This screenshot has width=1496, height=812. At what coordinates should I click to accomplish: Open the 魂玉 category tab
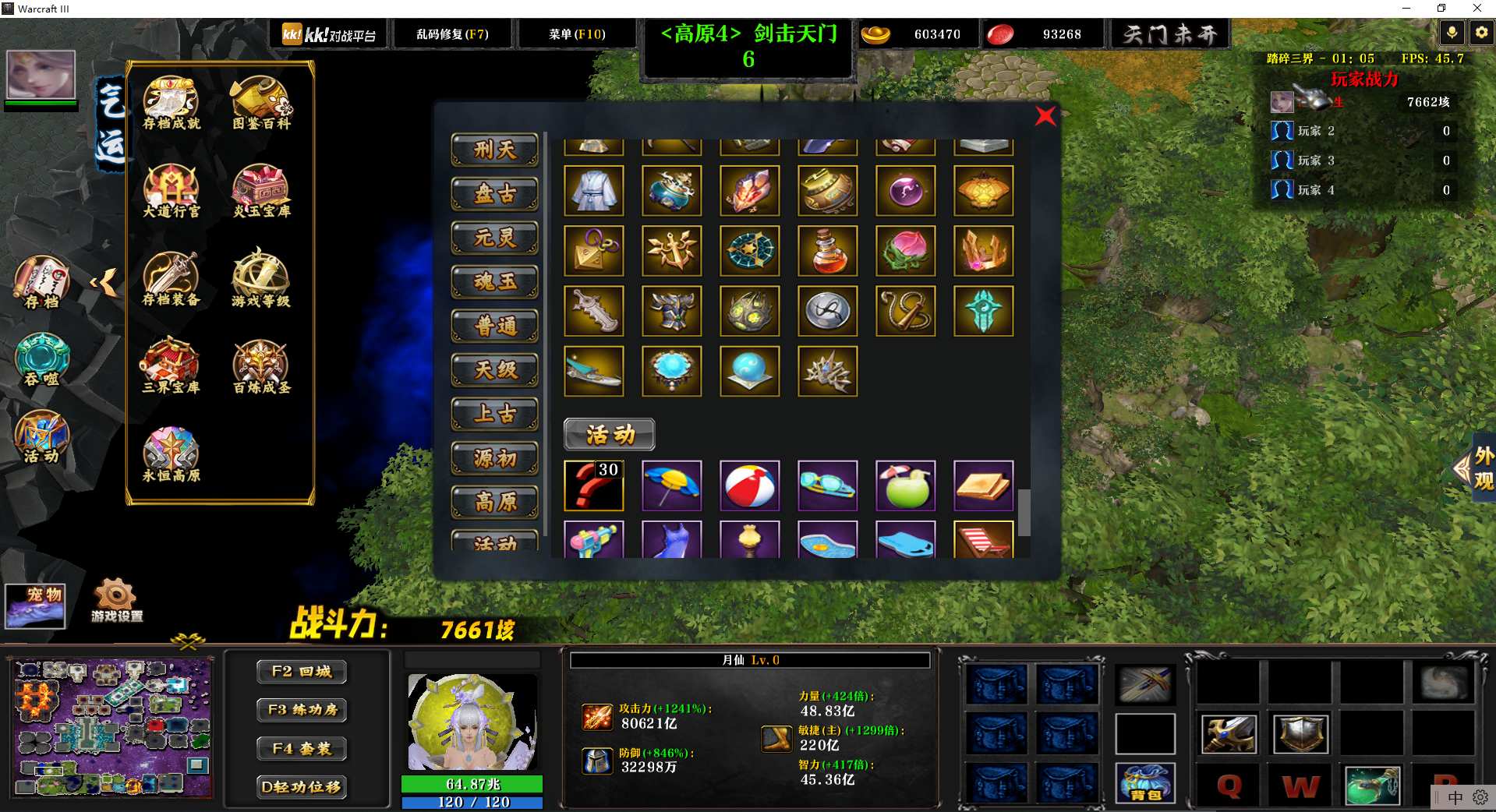point(495,282)
